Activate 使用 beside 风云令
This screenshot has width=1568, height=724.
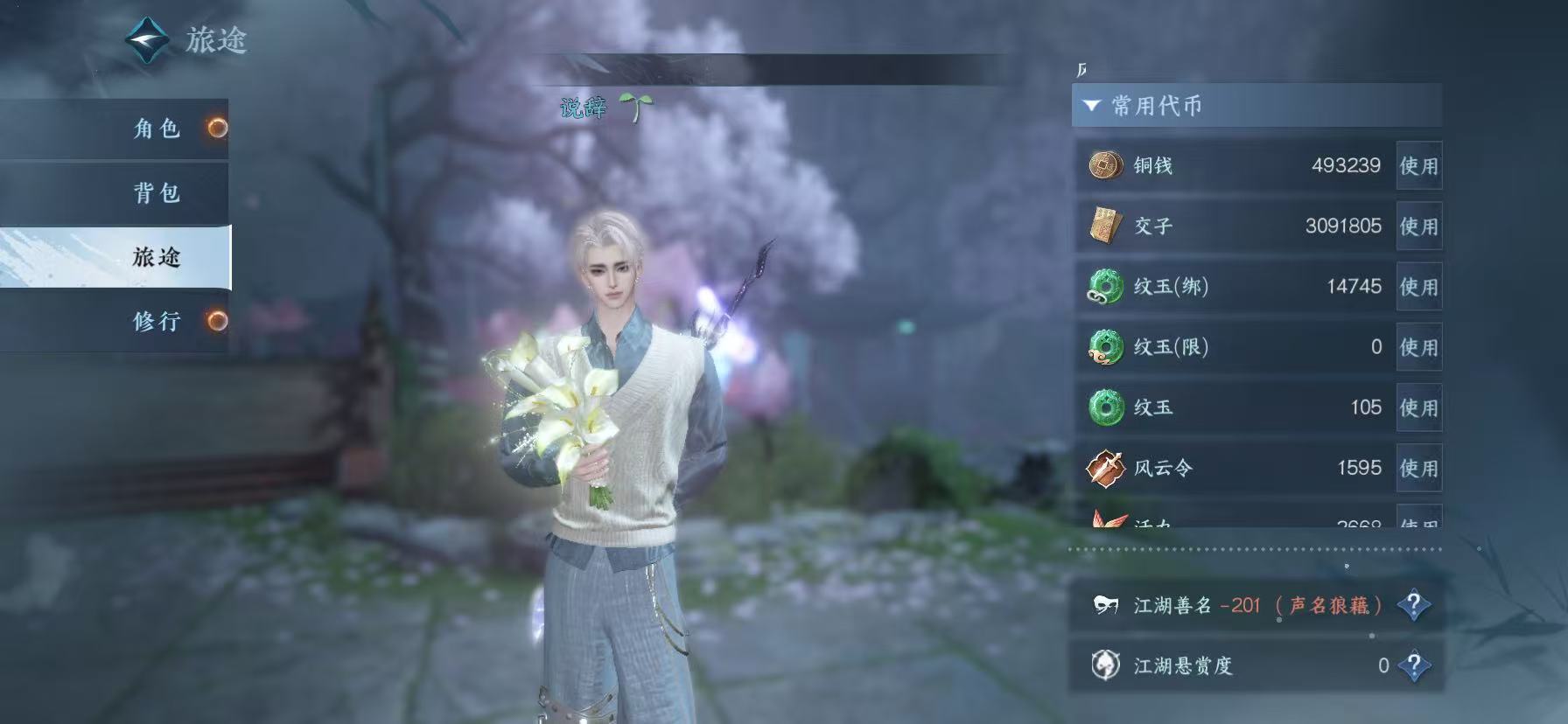(1418, 468)
